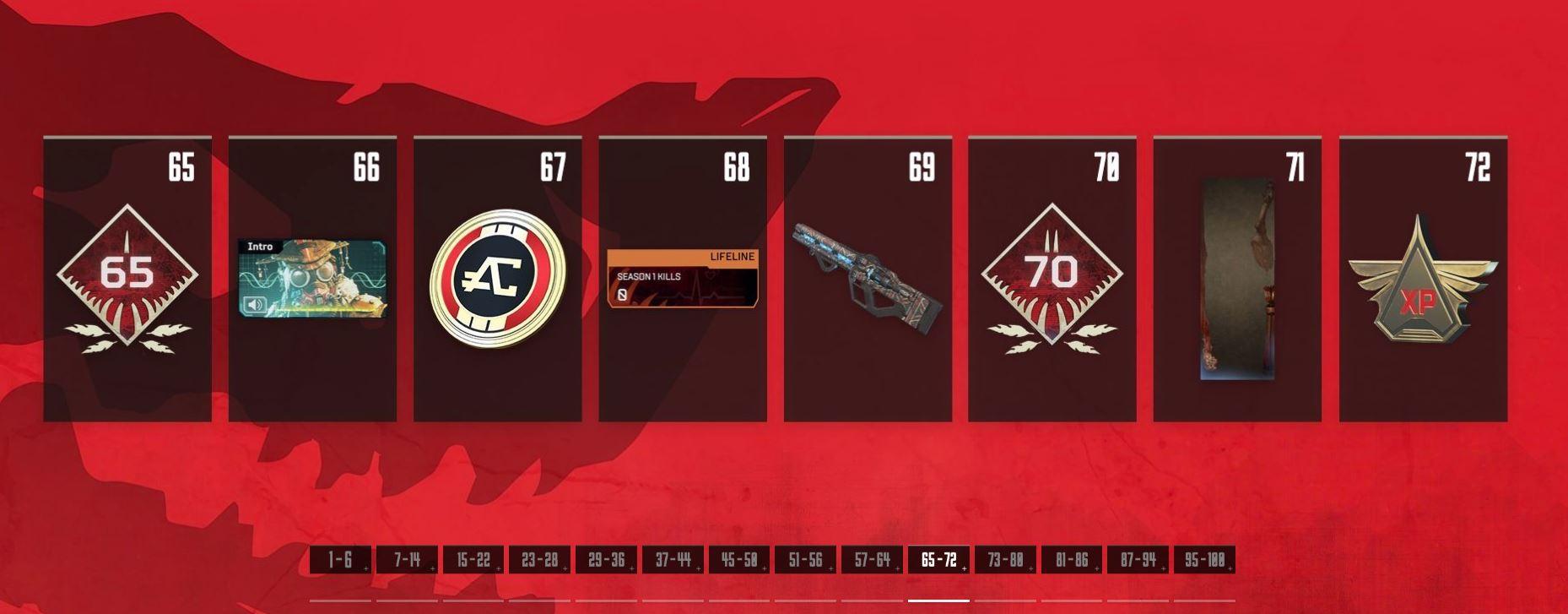Select the 37-44 levels tab

click(673, 560)
